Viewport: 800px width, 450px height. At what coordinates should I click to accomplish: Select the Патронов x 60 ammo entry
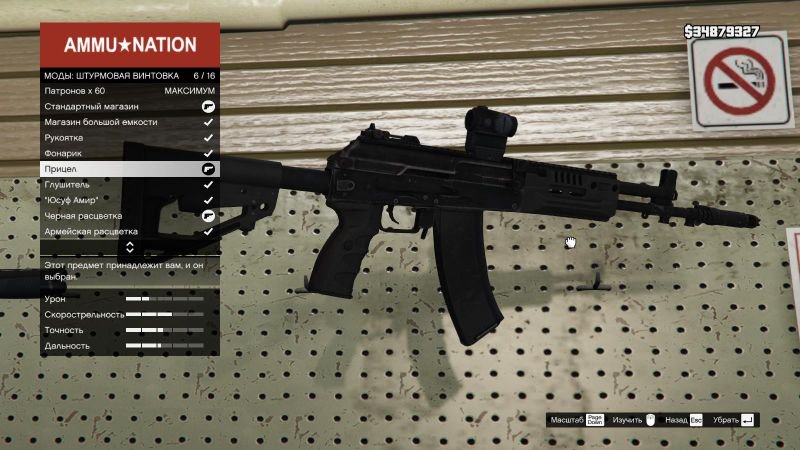[130, 90]
